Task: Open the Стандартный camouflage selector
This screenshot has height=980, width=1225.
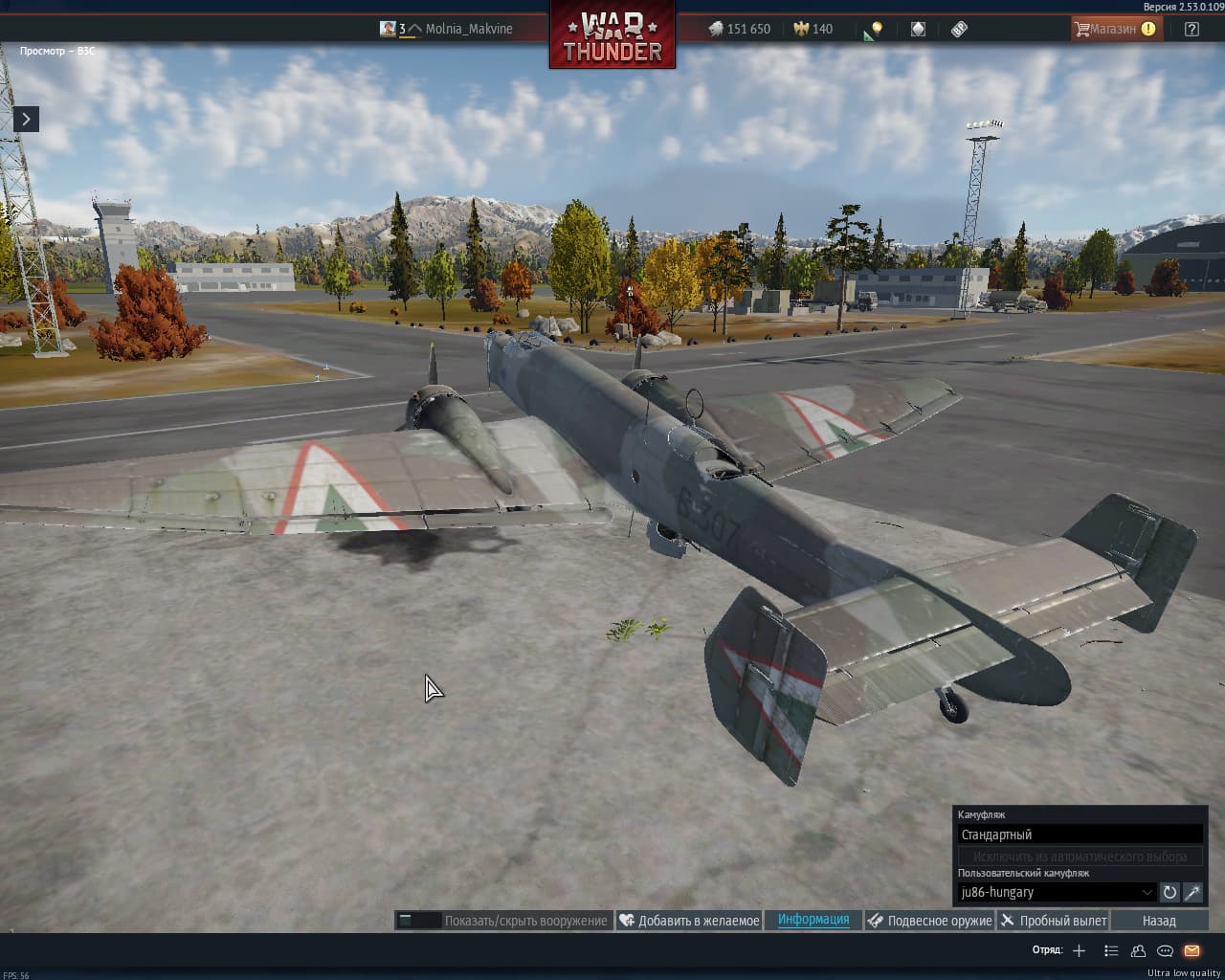Action: pos(1080,835)
